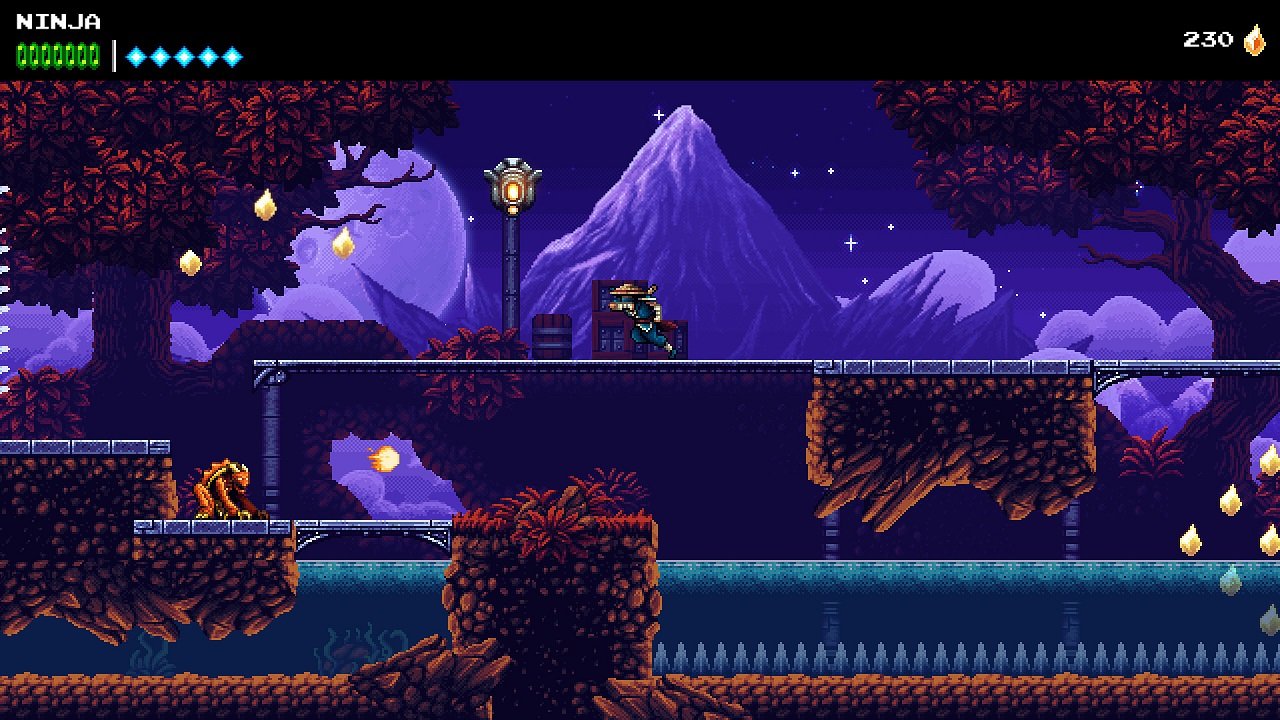Click the coin counter showing 230
The height and width of the screenshot is (720, 1280).
(x=1209, y=40)
